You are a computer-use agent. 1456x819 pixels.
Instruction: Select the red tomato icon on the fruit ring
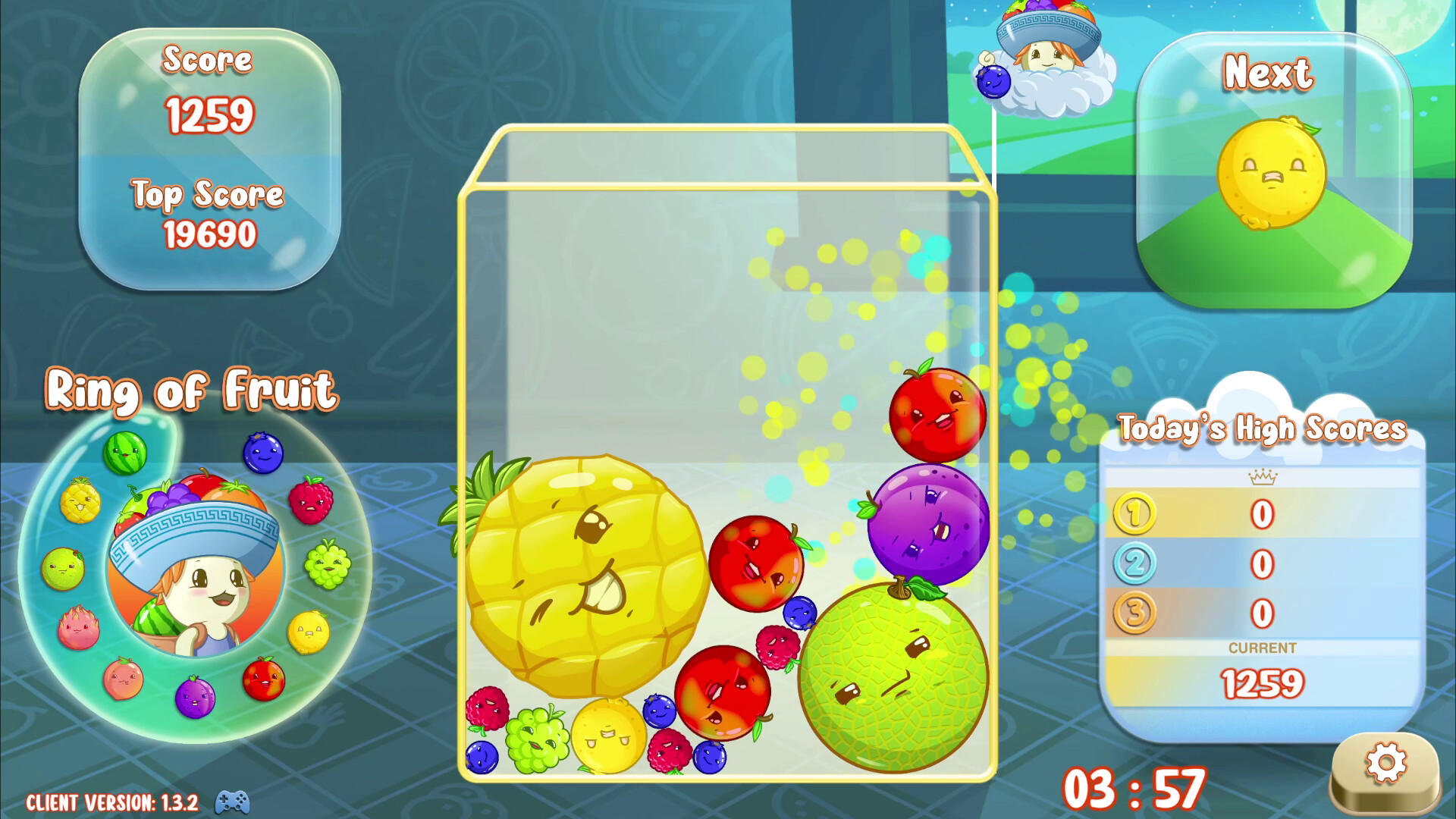(x=264, y=681)
